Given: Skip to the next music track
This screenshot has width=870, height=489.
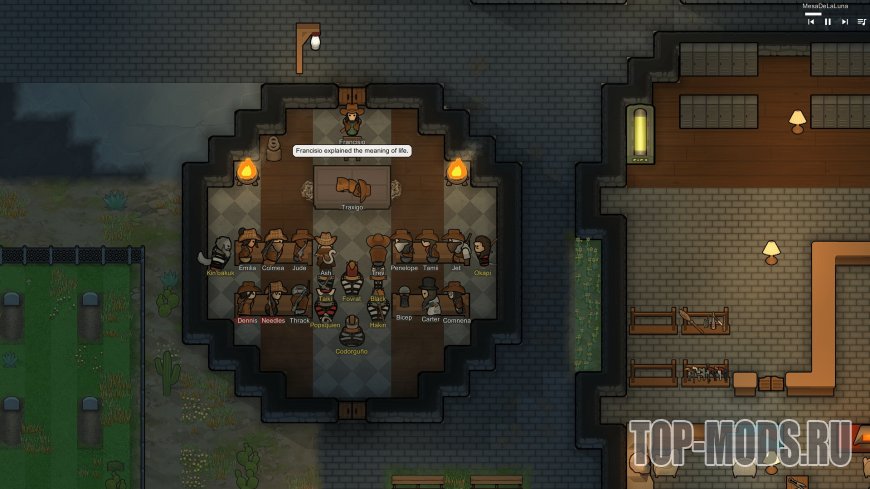Looking at the screenshot, I should coord(845,22).
